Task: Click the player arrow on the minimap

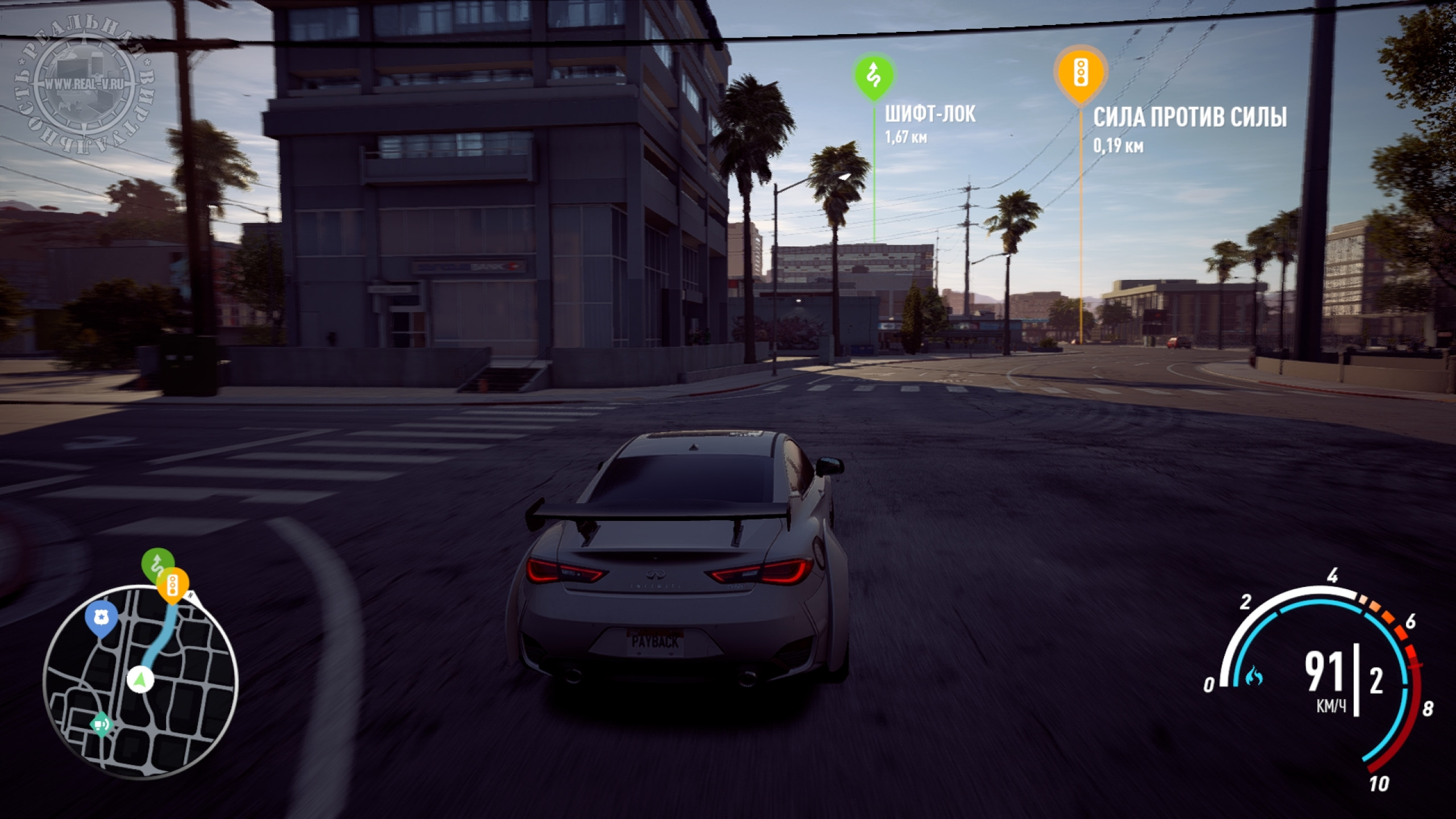Action: pyautogui.click(x=140, y=679)
